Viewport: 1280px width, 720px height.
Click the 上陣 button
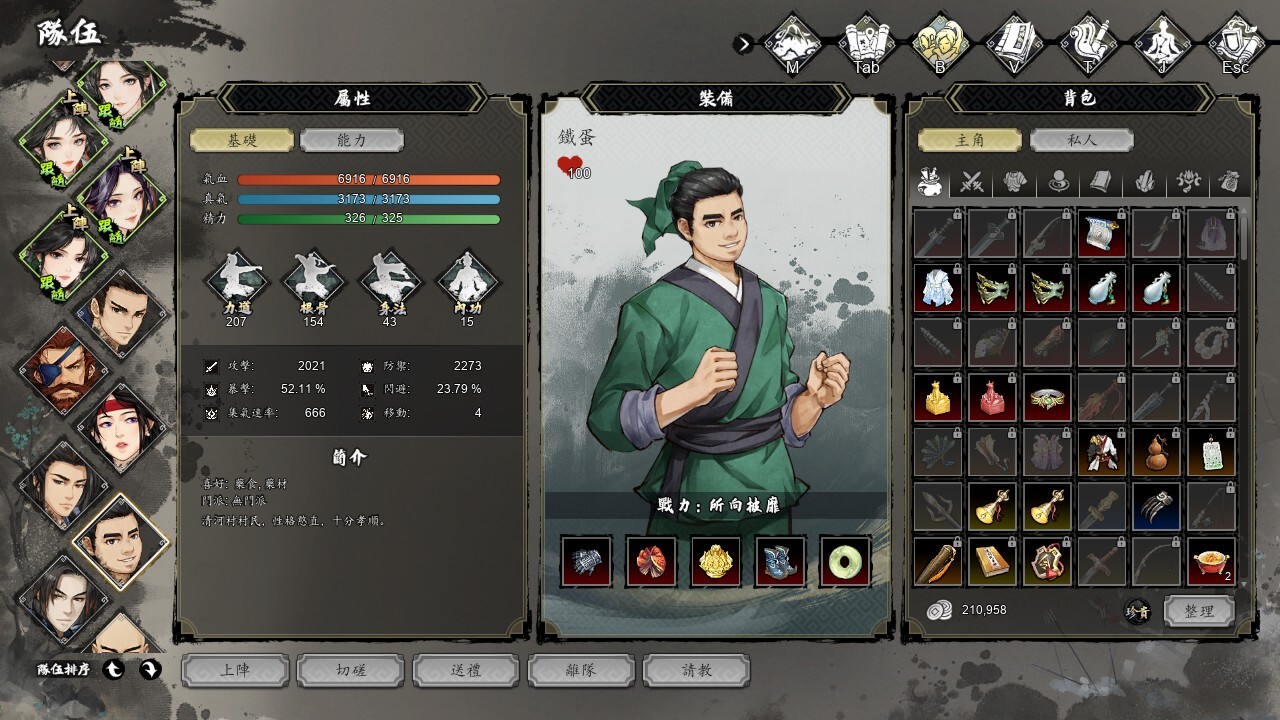pyautogui.click(x=235, y=670)
